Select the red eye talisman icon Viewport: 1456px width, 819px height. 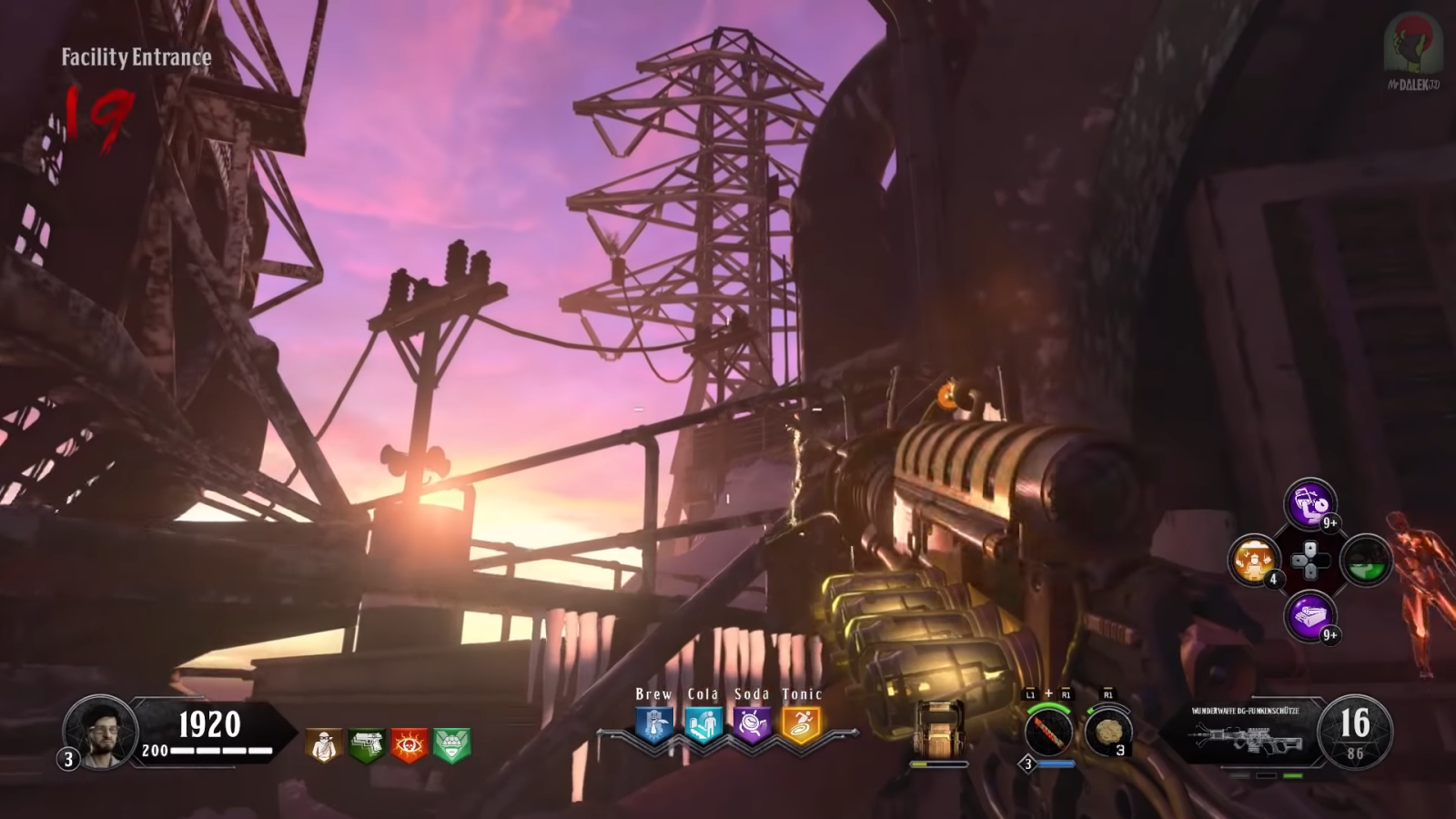pyautogui.click(x=409, y=745)
